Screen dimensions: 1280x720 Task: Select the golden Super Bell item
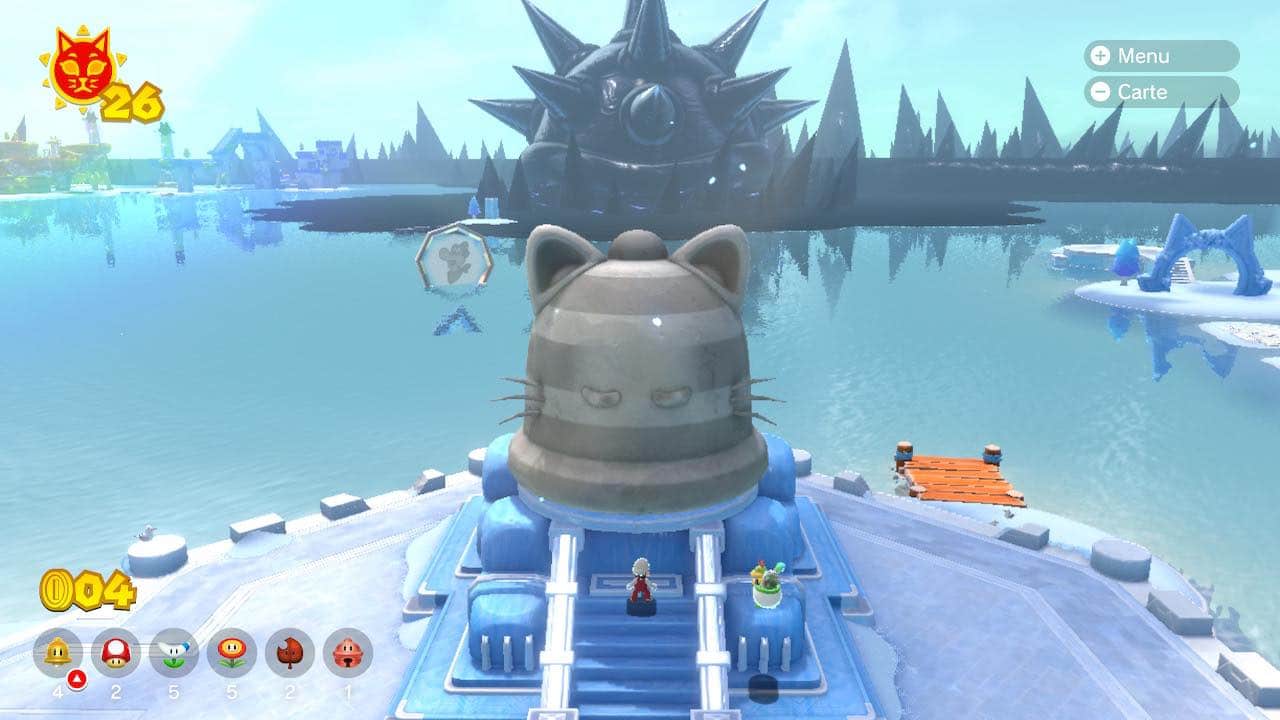(58, 653)
